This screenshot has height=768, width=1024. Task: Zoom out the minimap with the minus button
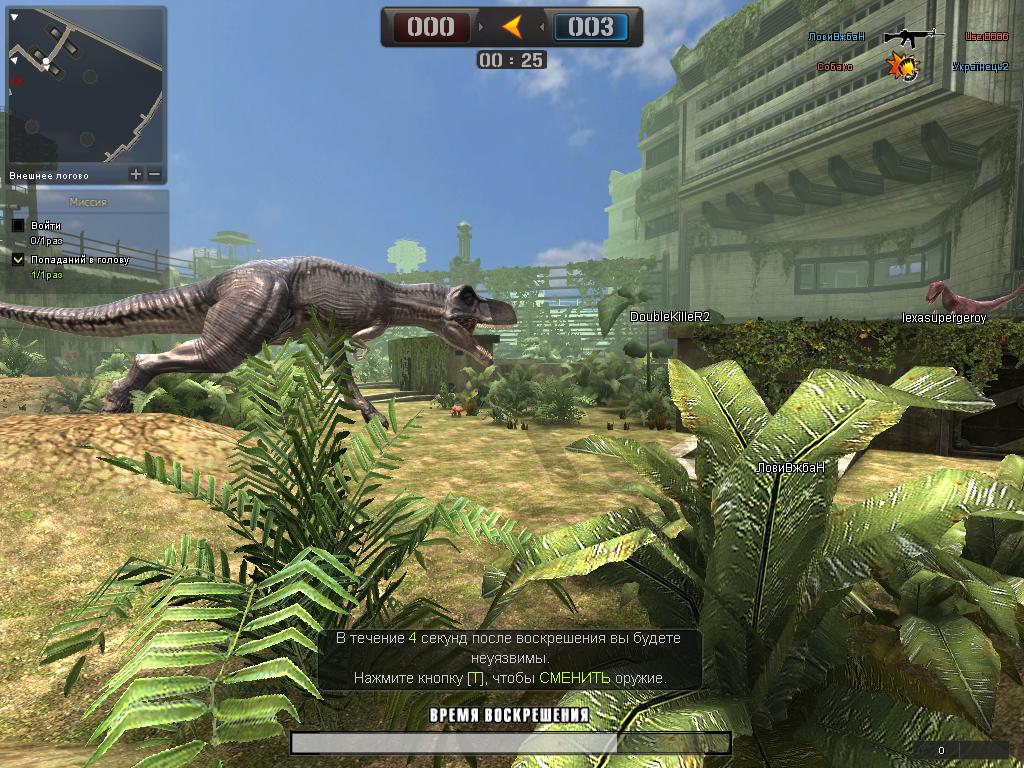coord(154,174)
